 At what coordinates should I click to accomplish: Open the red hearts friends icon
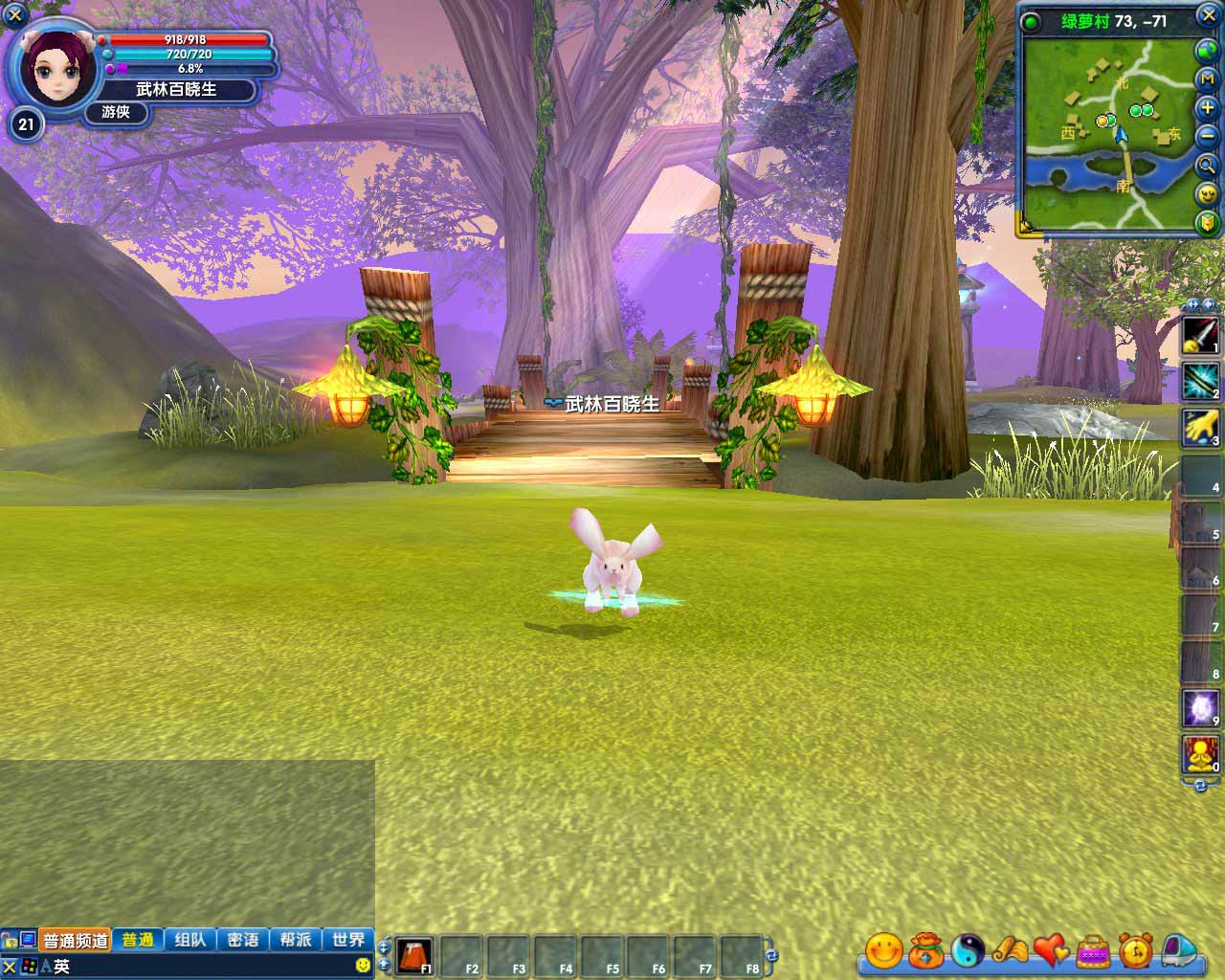pos(1051,950)
